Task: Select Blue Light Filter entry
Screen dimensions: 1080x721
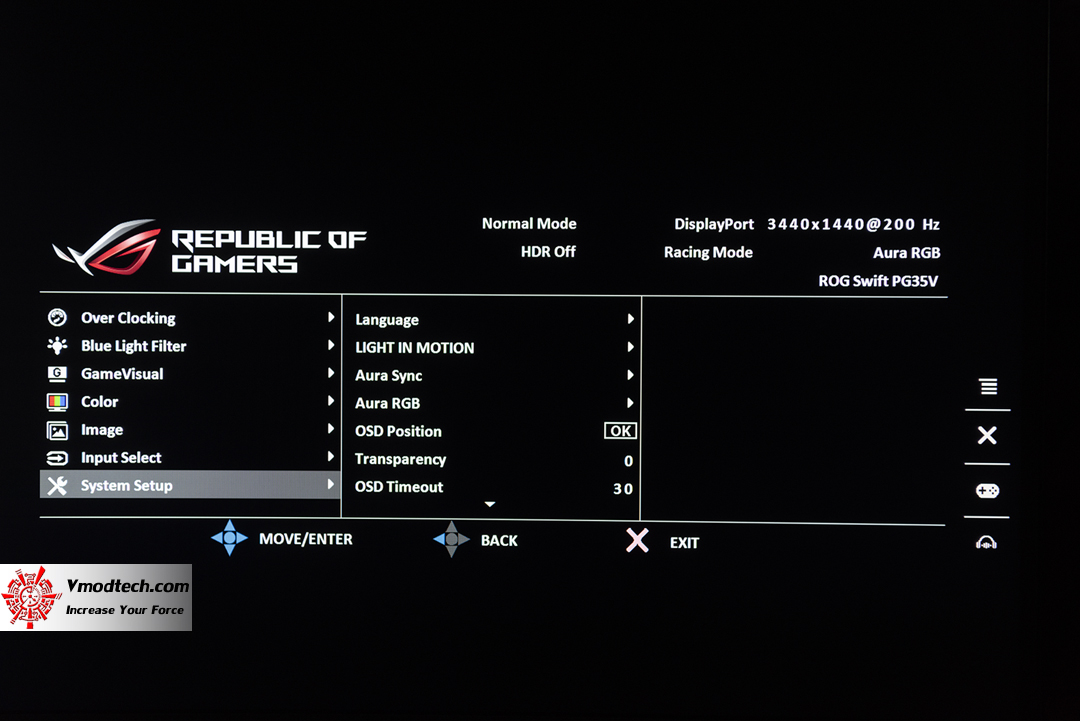Action: click(x=133, y=346)
